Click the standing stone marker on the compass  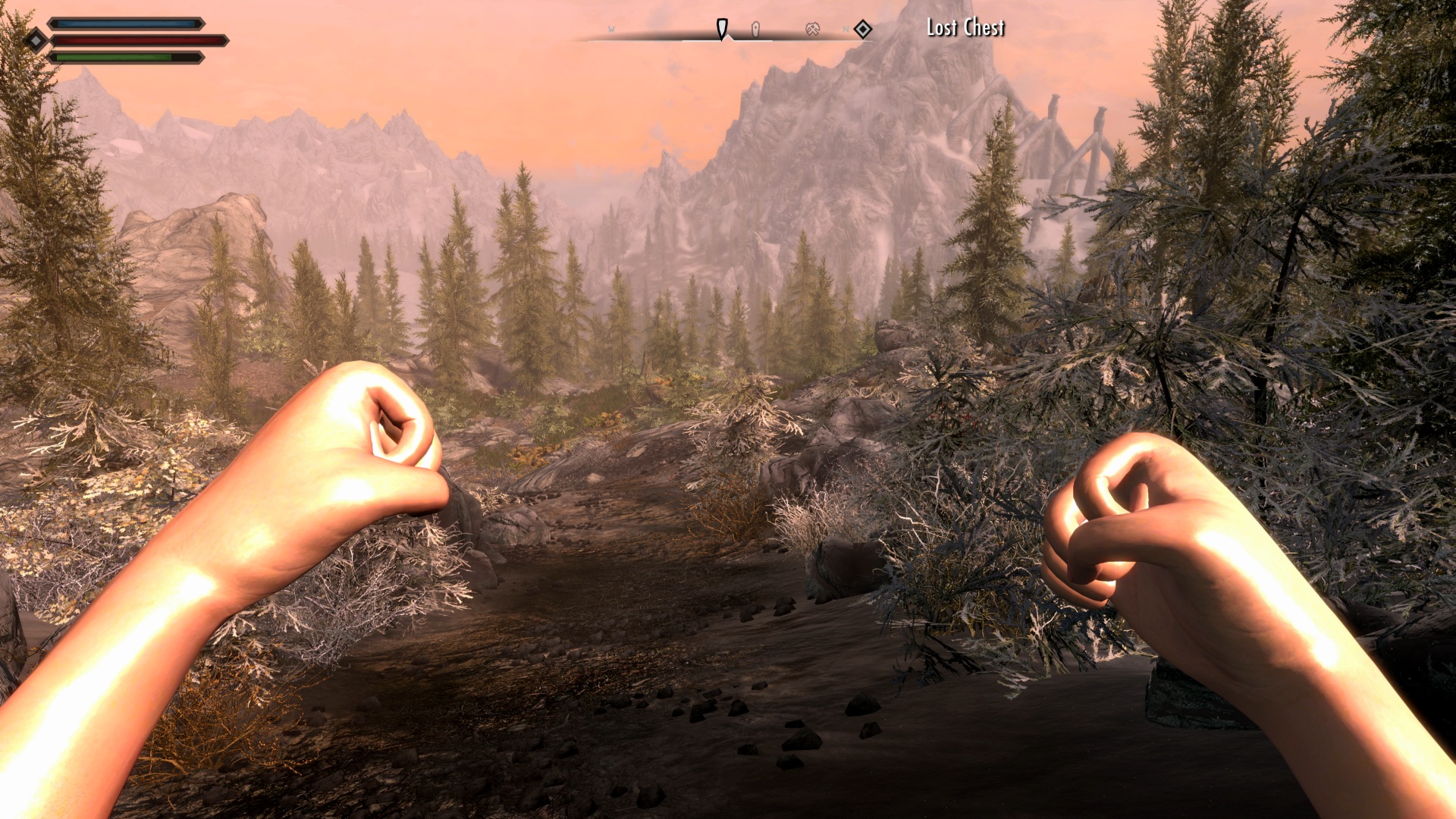755,30
